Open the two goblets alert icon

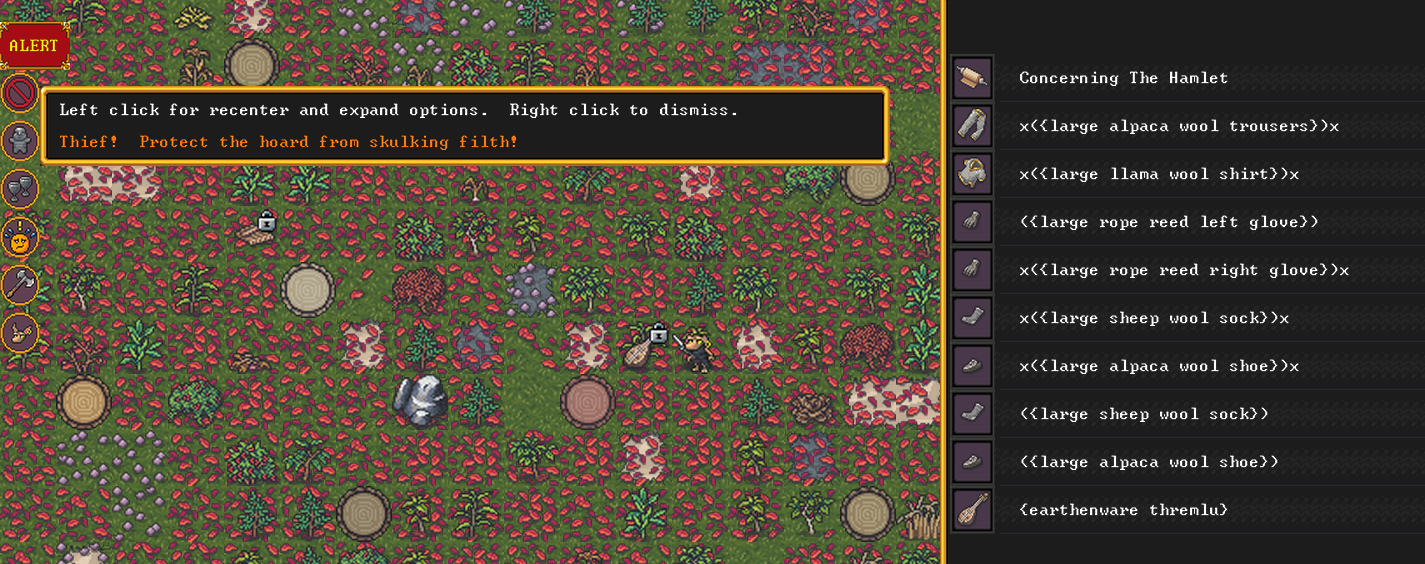point(20,189)
